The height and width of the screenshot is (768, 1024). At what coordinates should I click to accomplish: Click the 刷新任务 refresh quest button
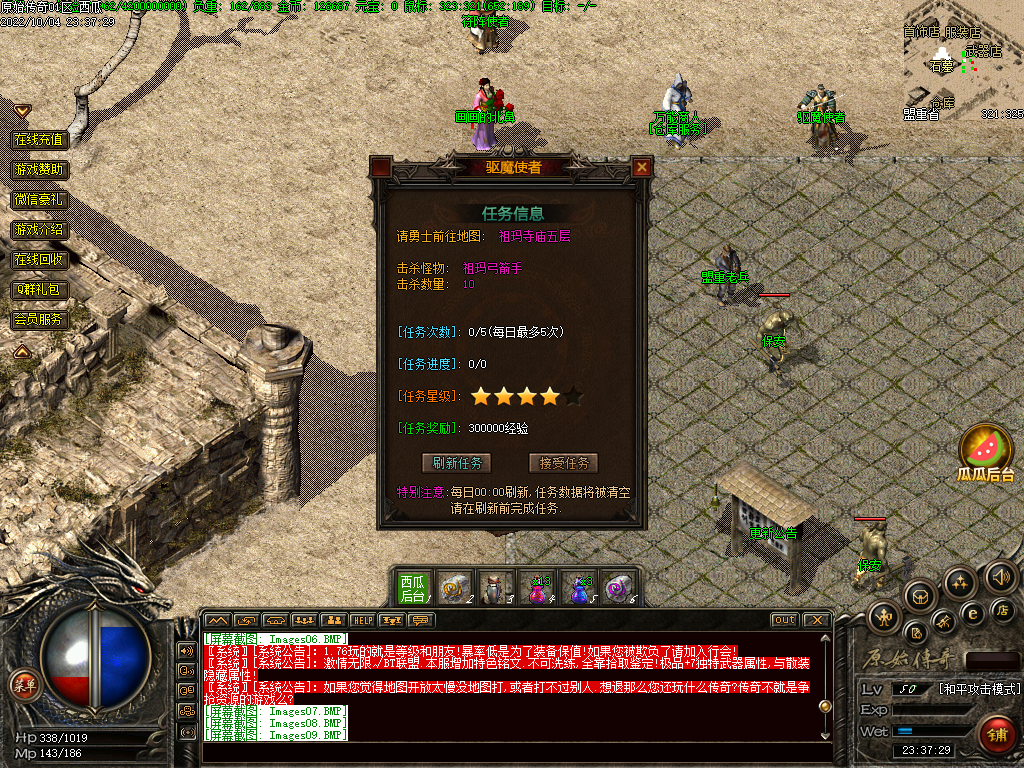click(x=457, y=463)
